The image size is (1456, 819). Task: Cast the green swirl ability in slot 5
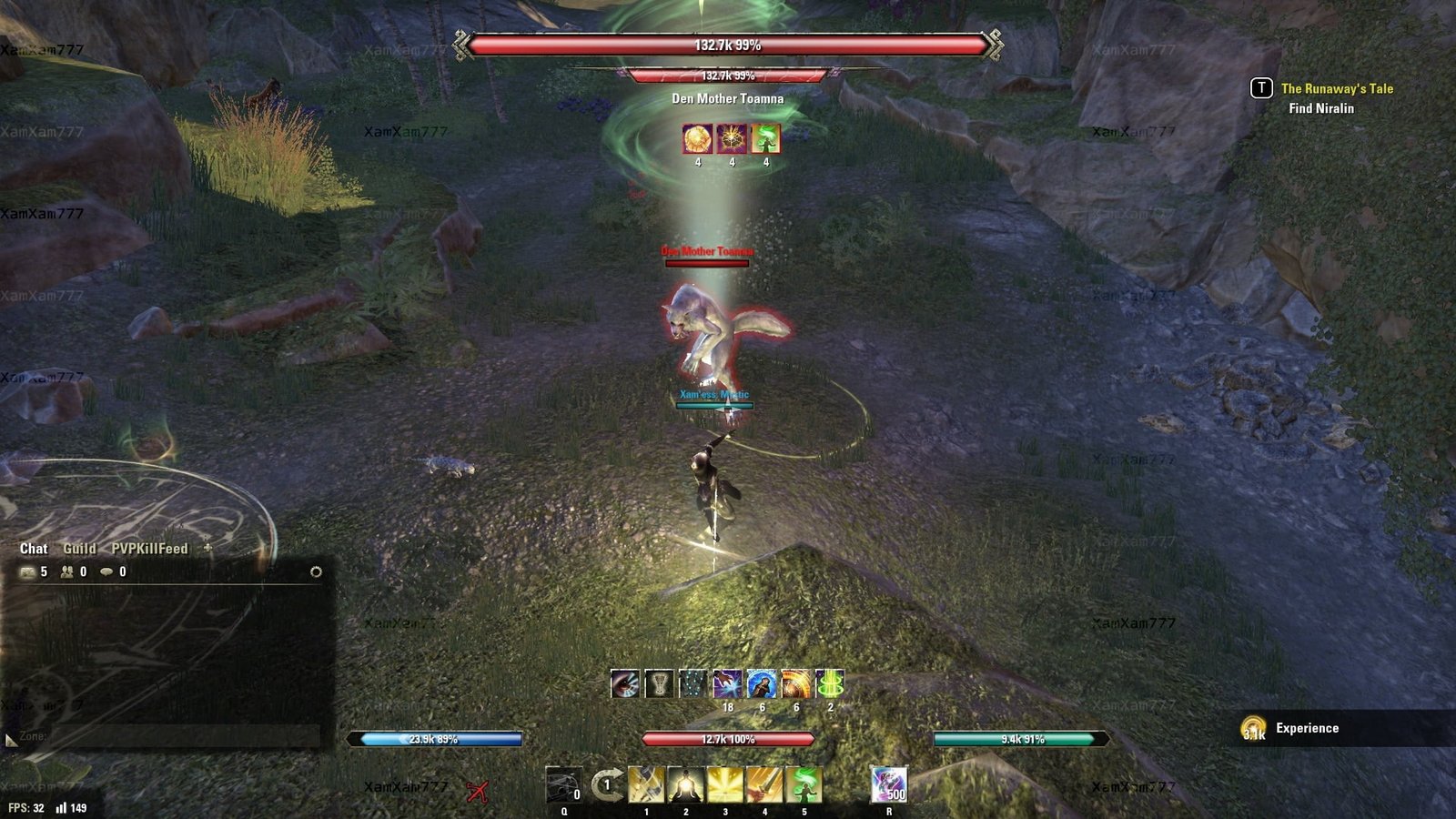[x=804, y=784]
